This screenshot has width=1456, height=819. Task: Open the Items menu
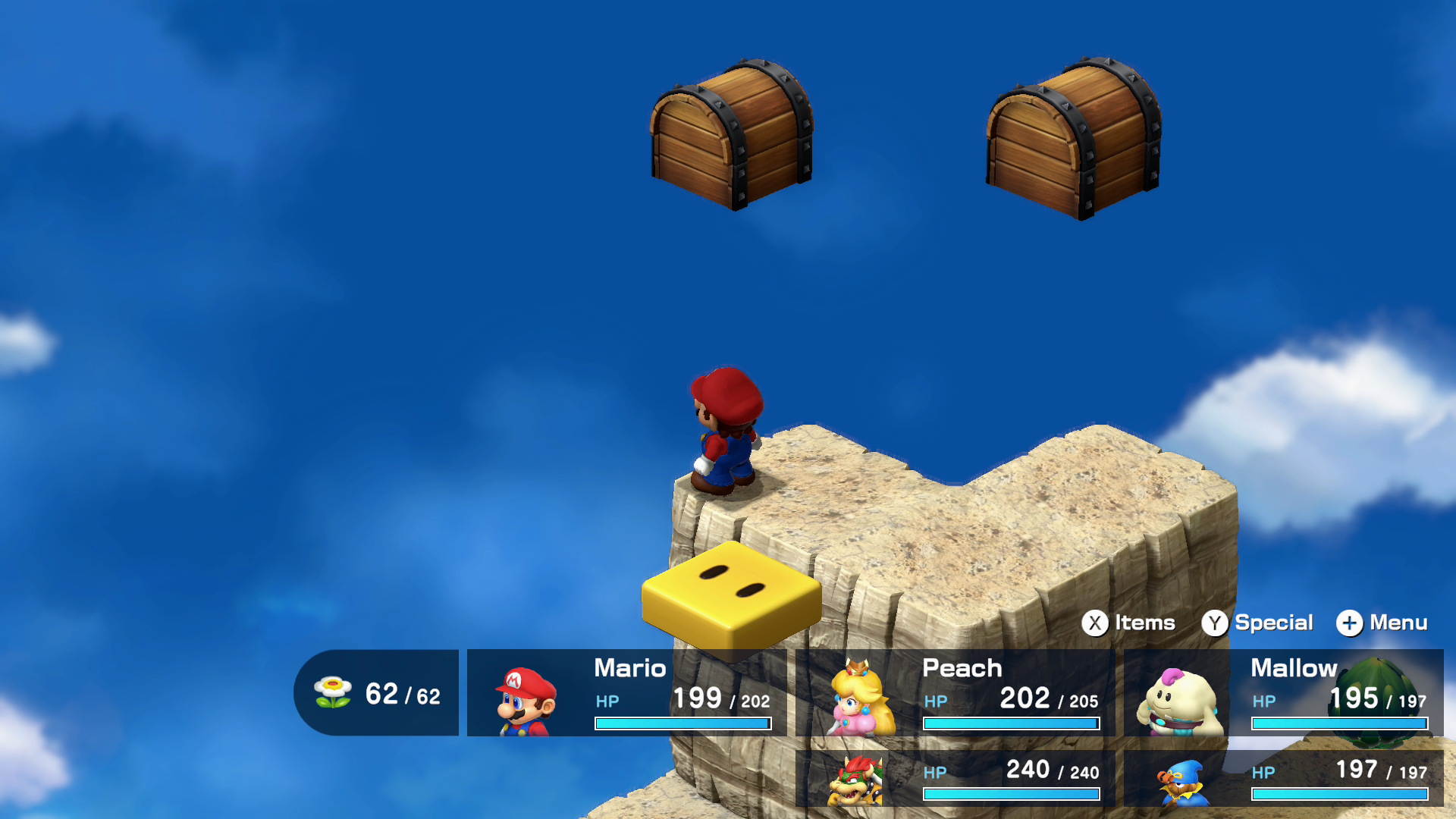tap(1128, 623)
